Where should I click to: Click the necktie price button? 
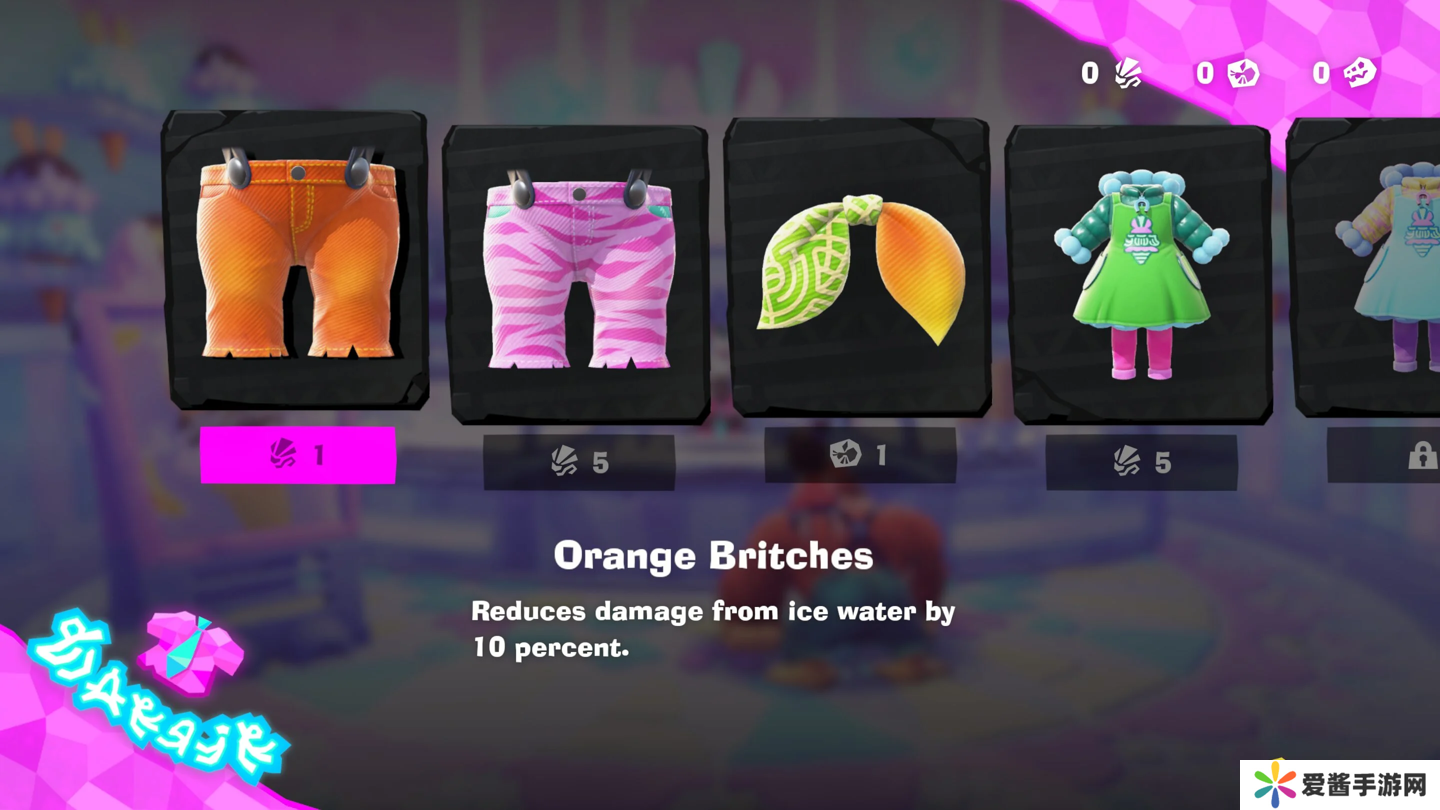[x=860, y=456]
